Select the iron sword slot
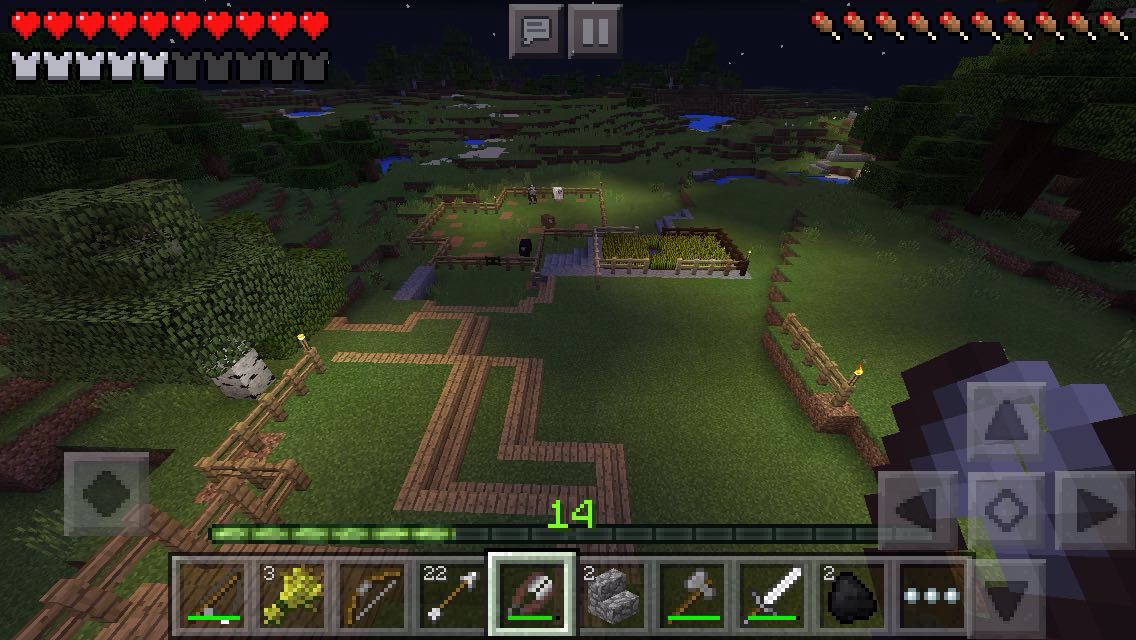This screenshot has width=1136, height=640. [x=775, y=595]
